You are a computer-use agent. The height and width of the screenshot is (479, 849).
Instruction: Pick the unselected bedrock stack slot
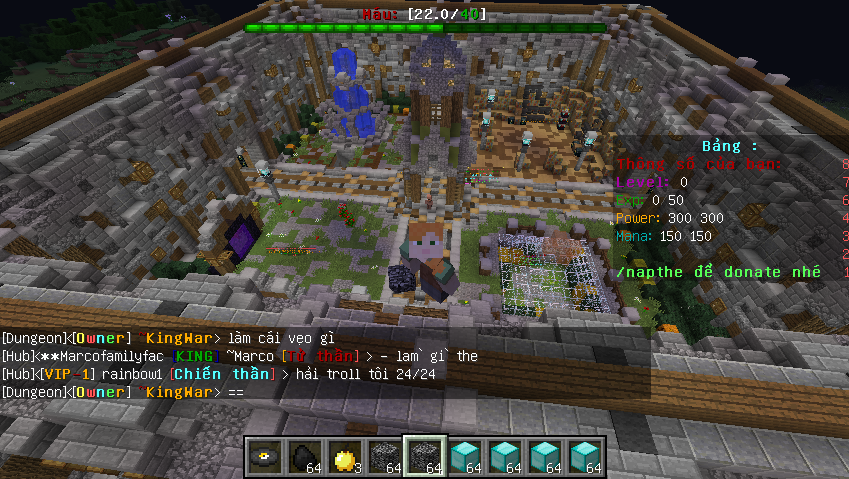pos(385,456)
